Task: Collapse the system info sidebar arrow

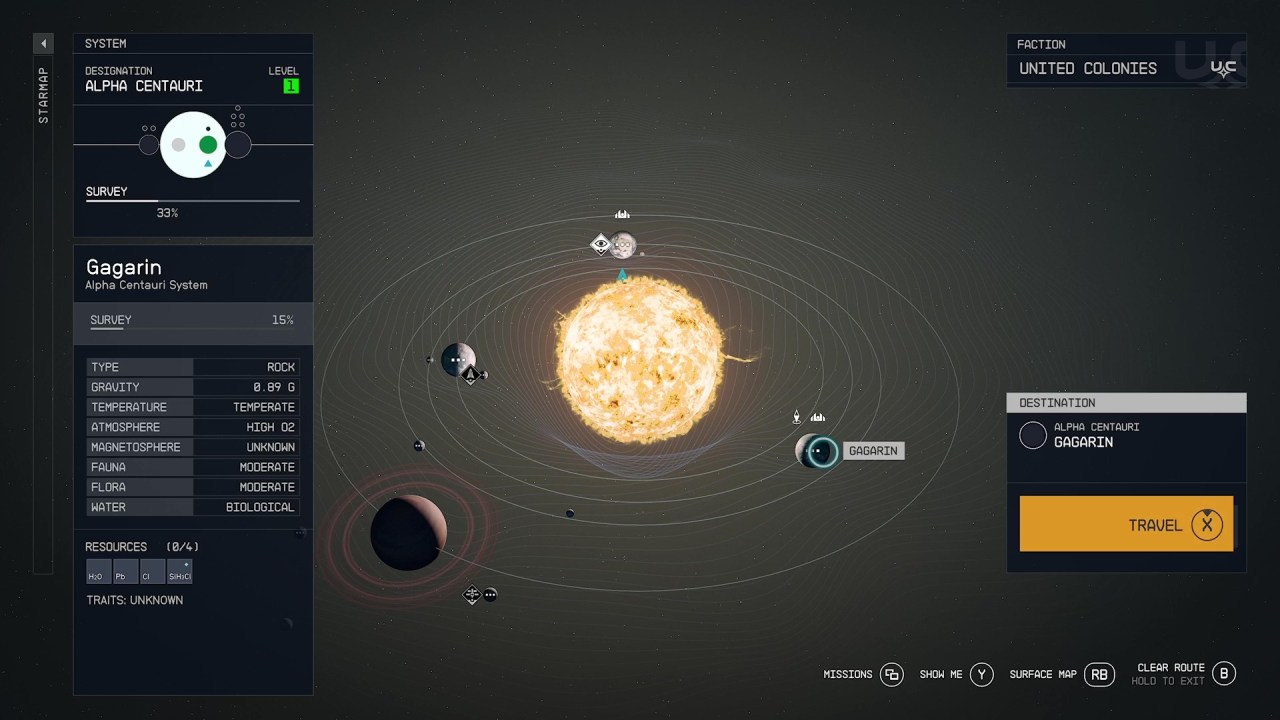Action: tap(42, 43)
